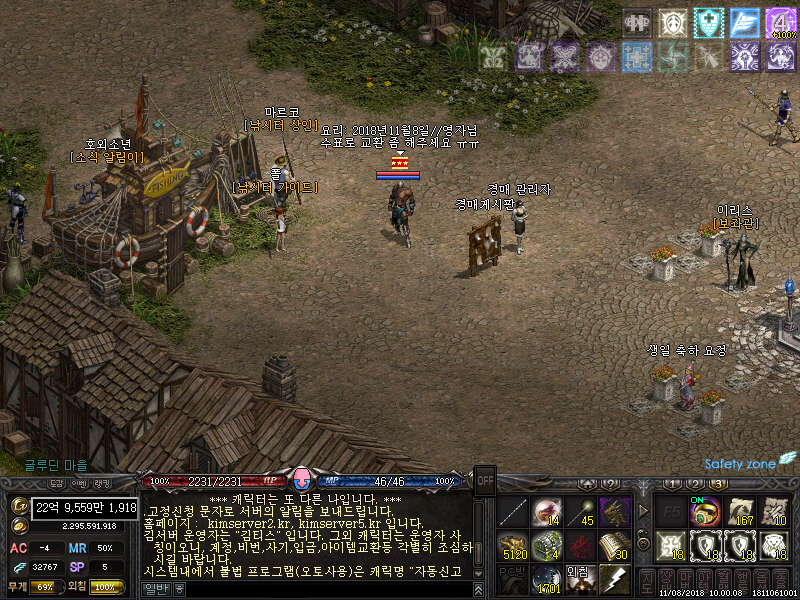800x600 pixels.
Task: Select the cyan shield with cross buff icon
Action: point(708,22)
